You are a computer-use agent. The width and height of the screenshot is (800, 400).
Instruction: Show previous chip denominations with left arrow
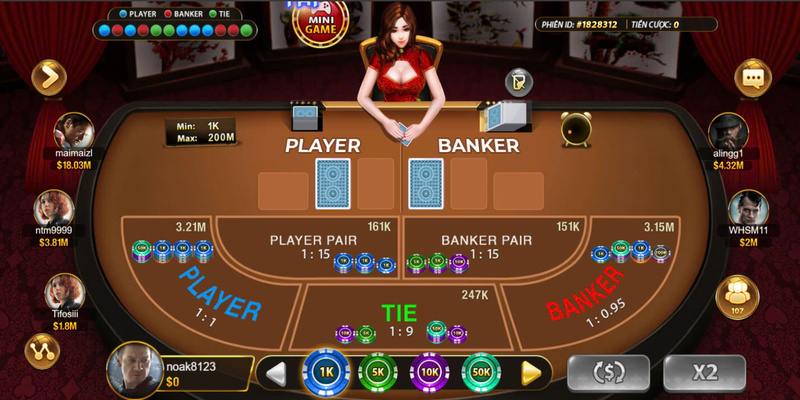277,374
